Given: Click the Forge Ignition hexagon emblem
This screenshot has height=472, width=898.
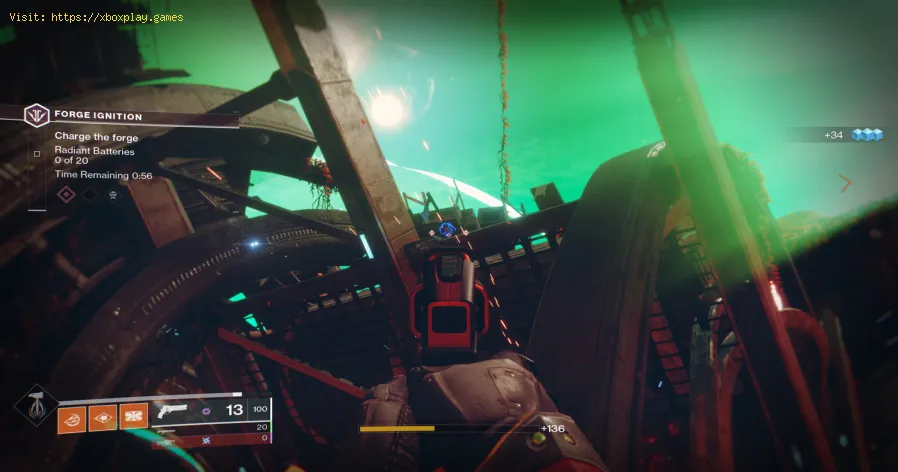Looking at the screenshot, I should point(37,116).
